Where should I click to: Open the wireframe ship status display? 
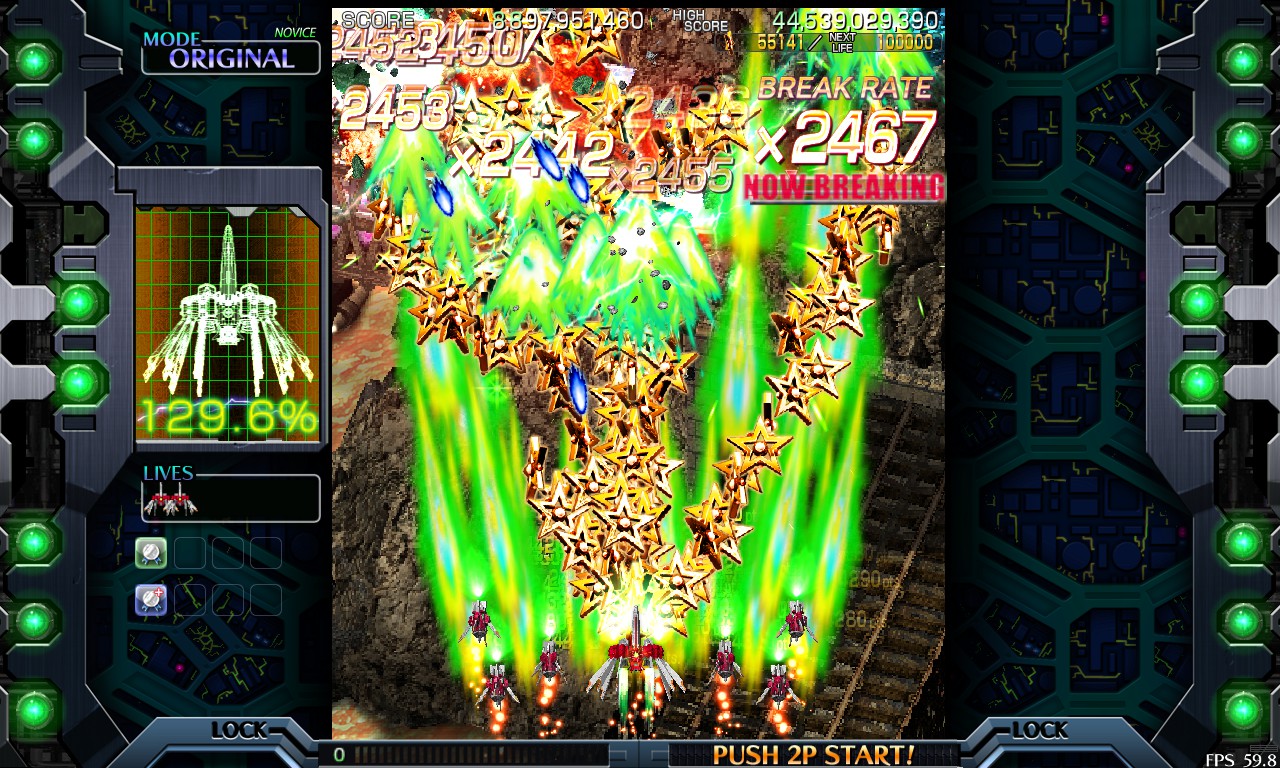tap(228, 322)
